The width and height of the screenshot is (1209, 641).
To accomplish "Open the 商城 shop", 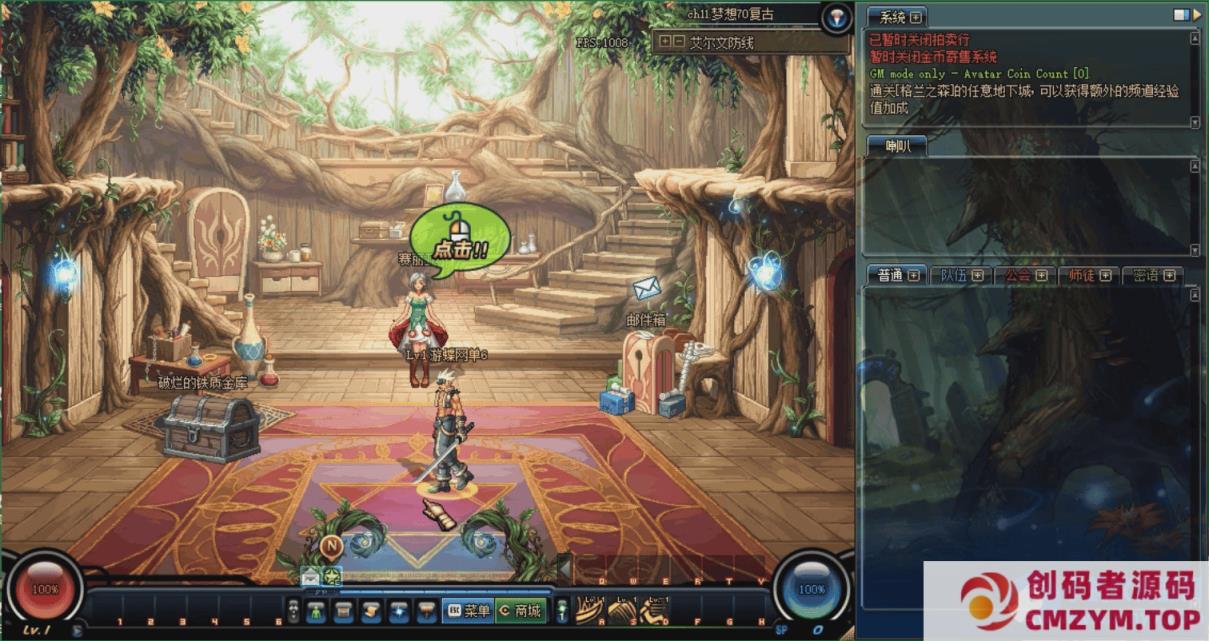I will click(520, 610).
